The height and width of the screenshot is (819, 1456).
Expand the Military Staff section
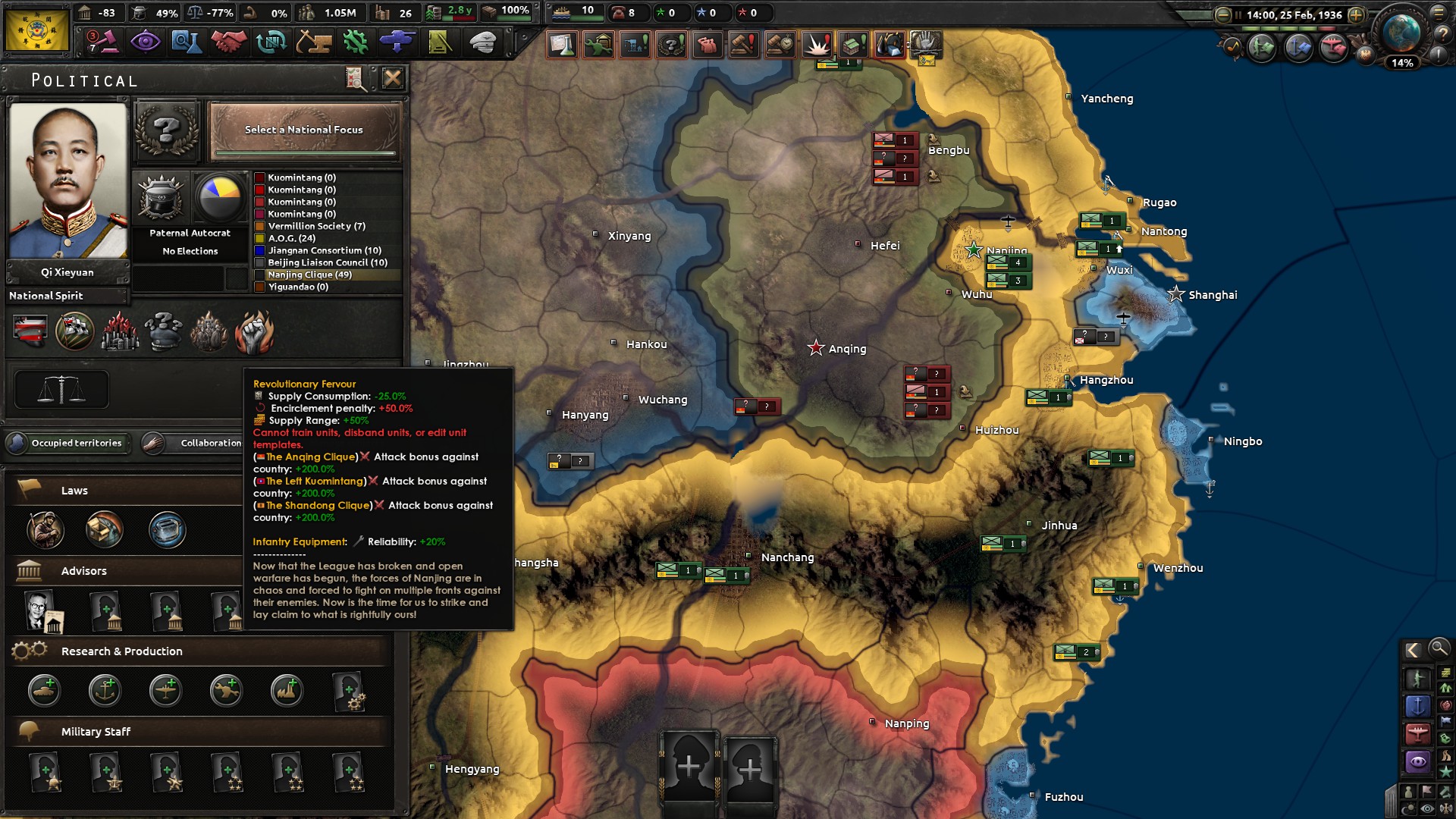96,732
